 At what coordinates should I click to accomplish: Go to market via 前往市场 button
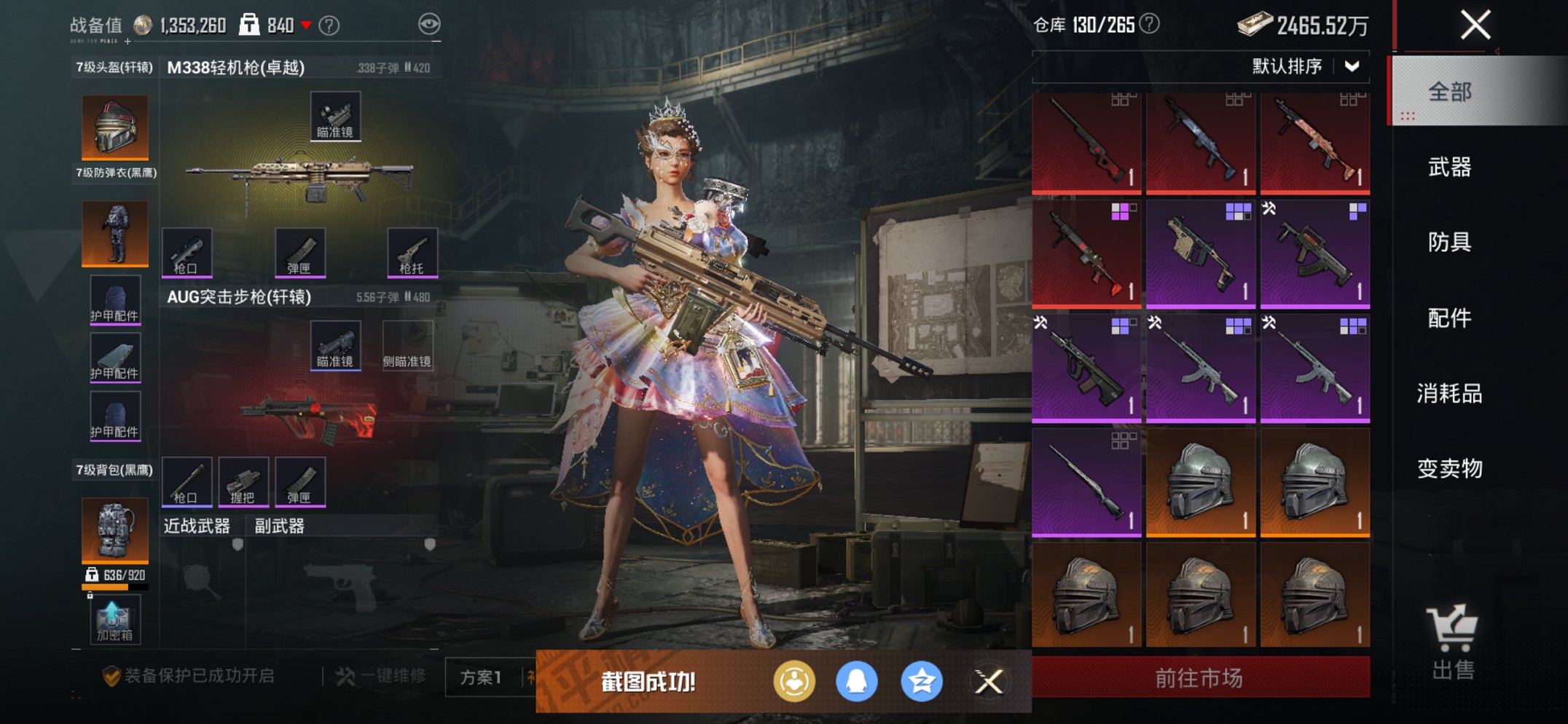click(x=1200, y=678)
